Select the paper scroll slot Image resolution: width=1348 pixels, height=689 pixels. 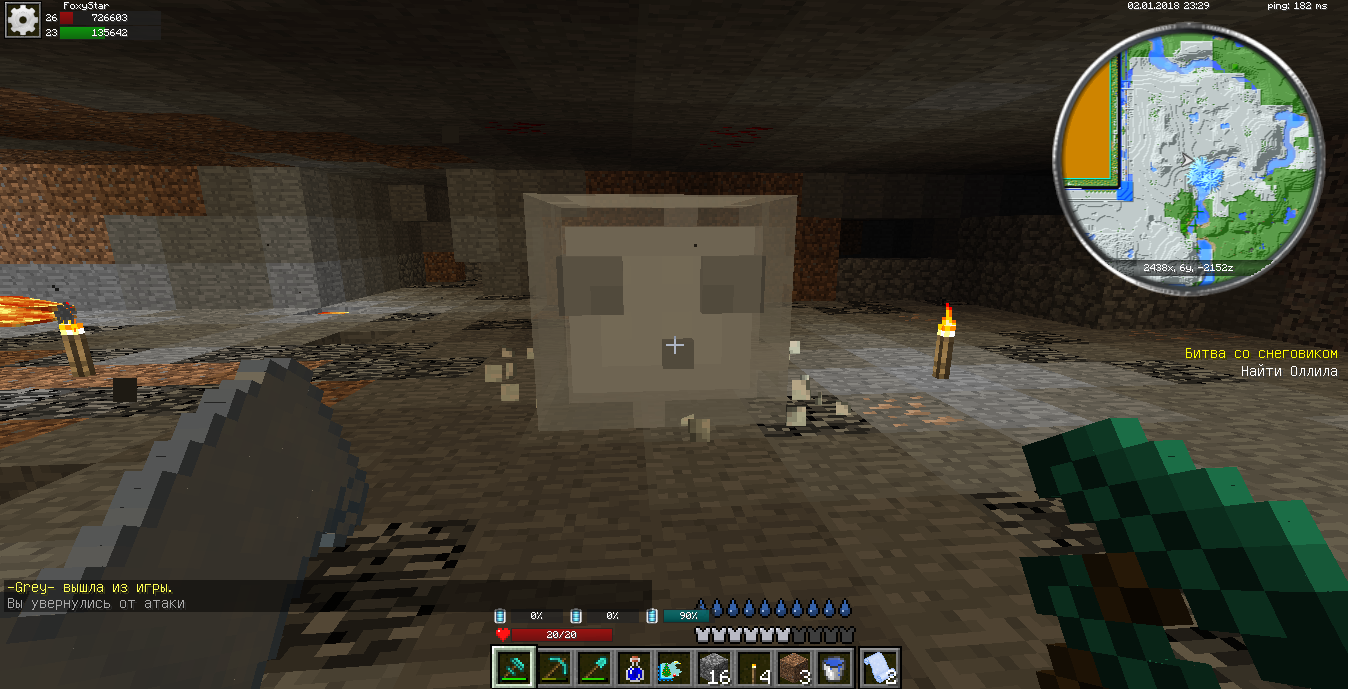879,667
